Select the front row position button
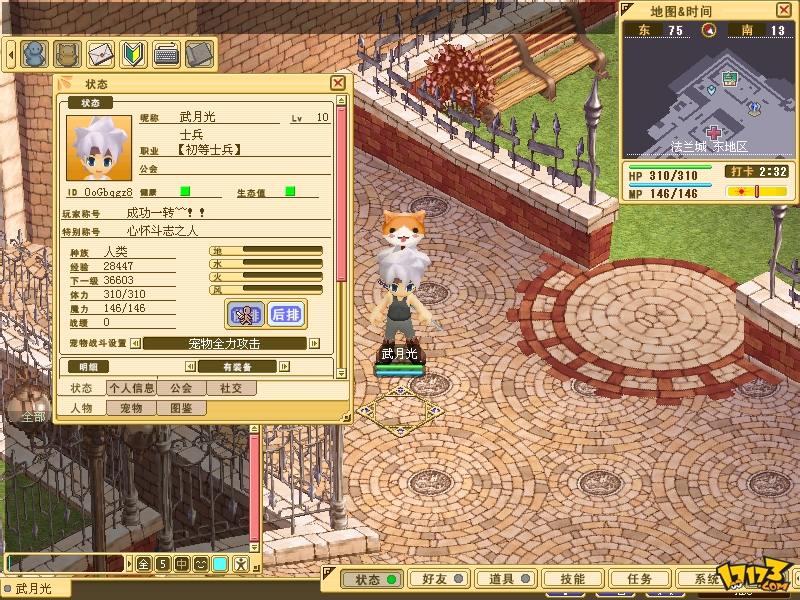Screen dimensions: 800x600 point(245,314)
